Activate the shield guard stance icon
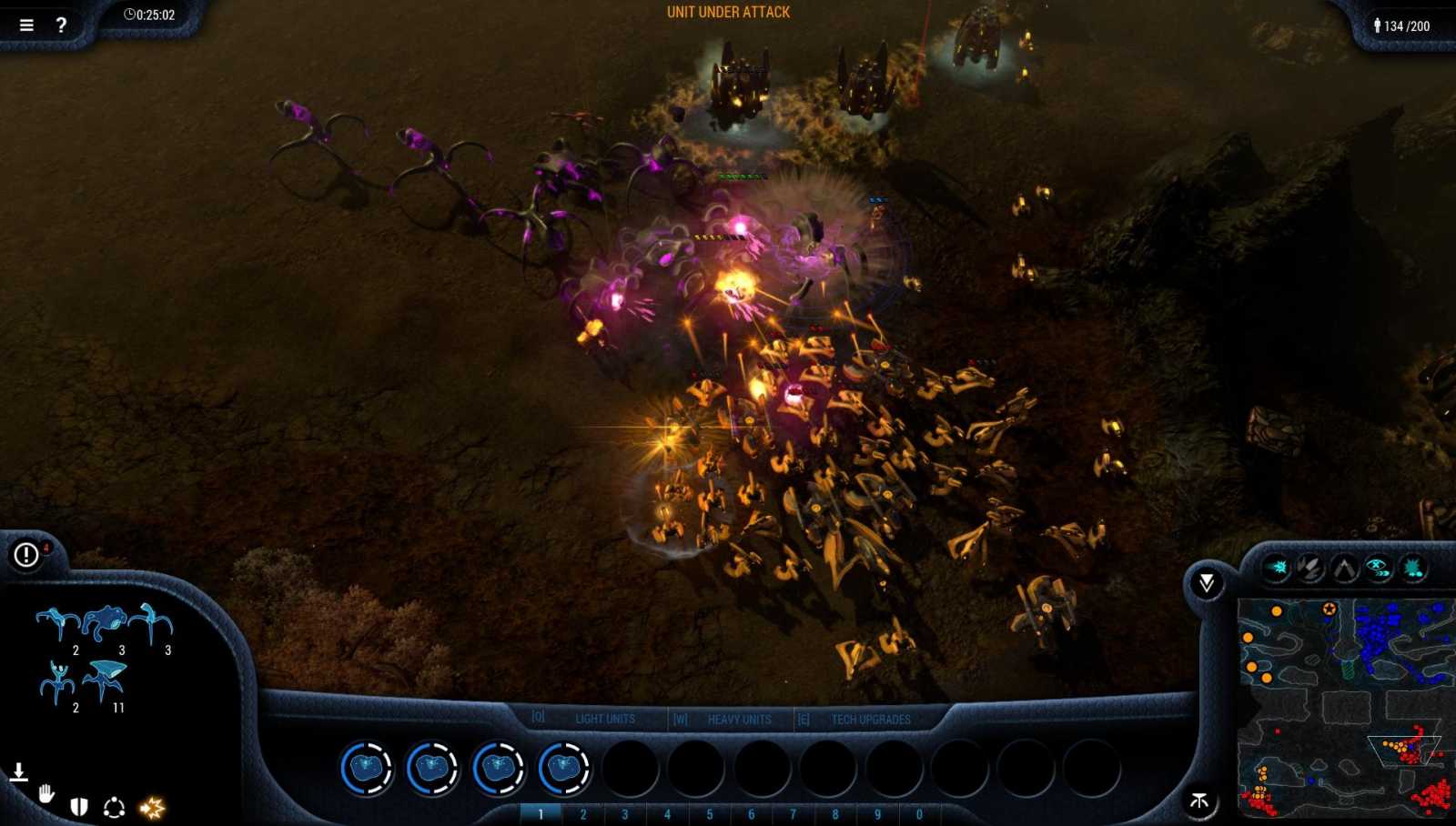 [x=80, y=806]
